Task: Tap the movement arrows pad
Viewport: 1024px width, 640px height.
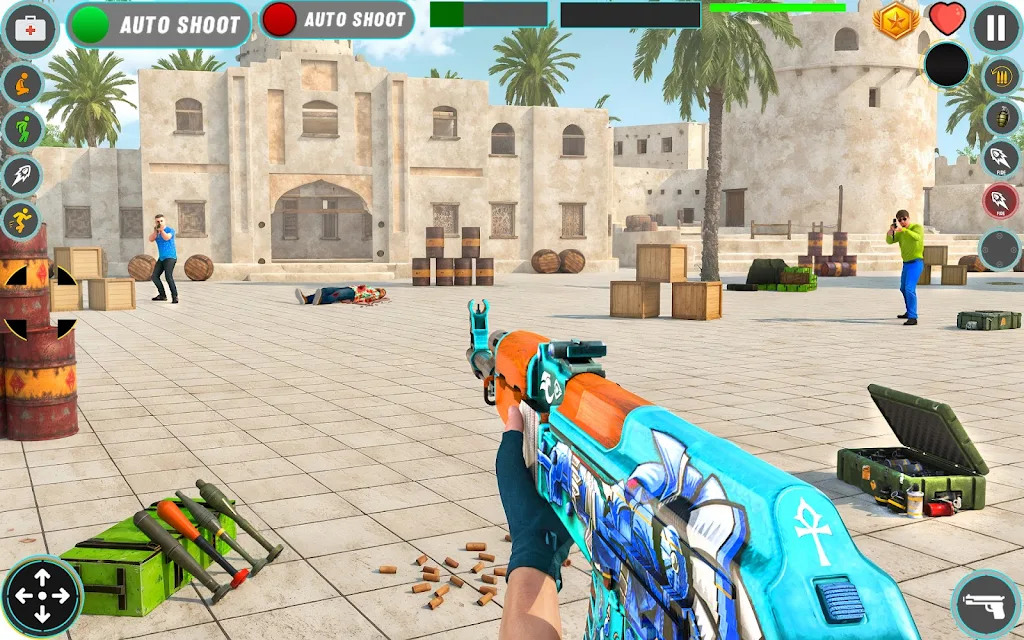Action: (x=42, y=597)
